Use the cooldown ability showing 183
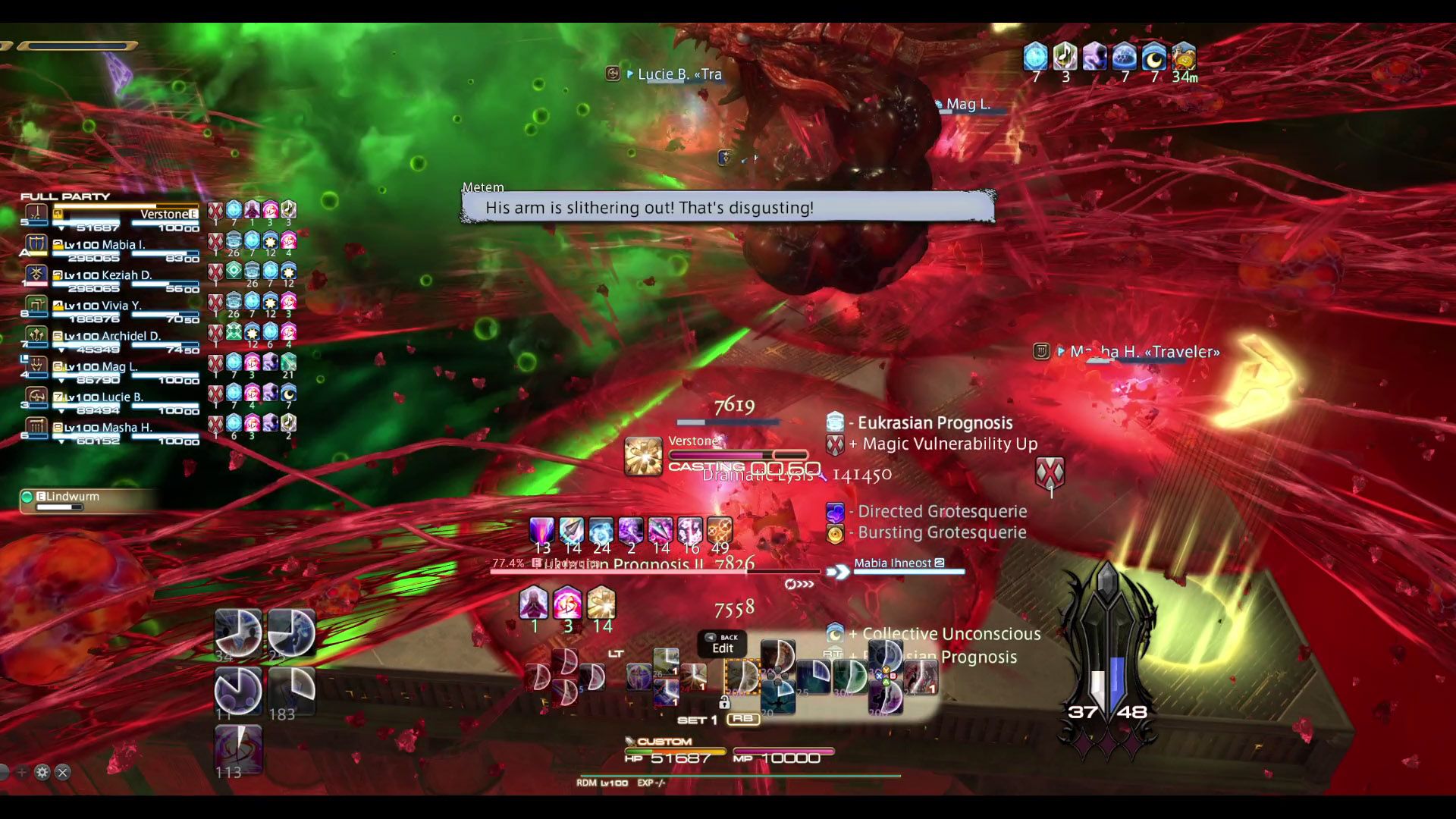The height and width of the screenshot is (819, 1456). pos(292,691)
